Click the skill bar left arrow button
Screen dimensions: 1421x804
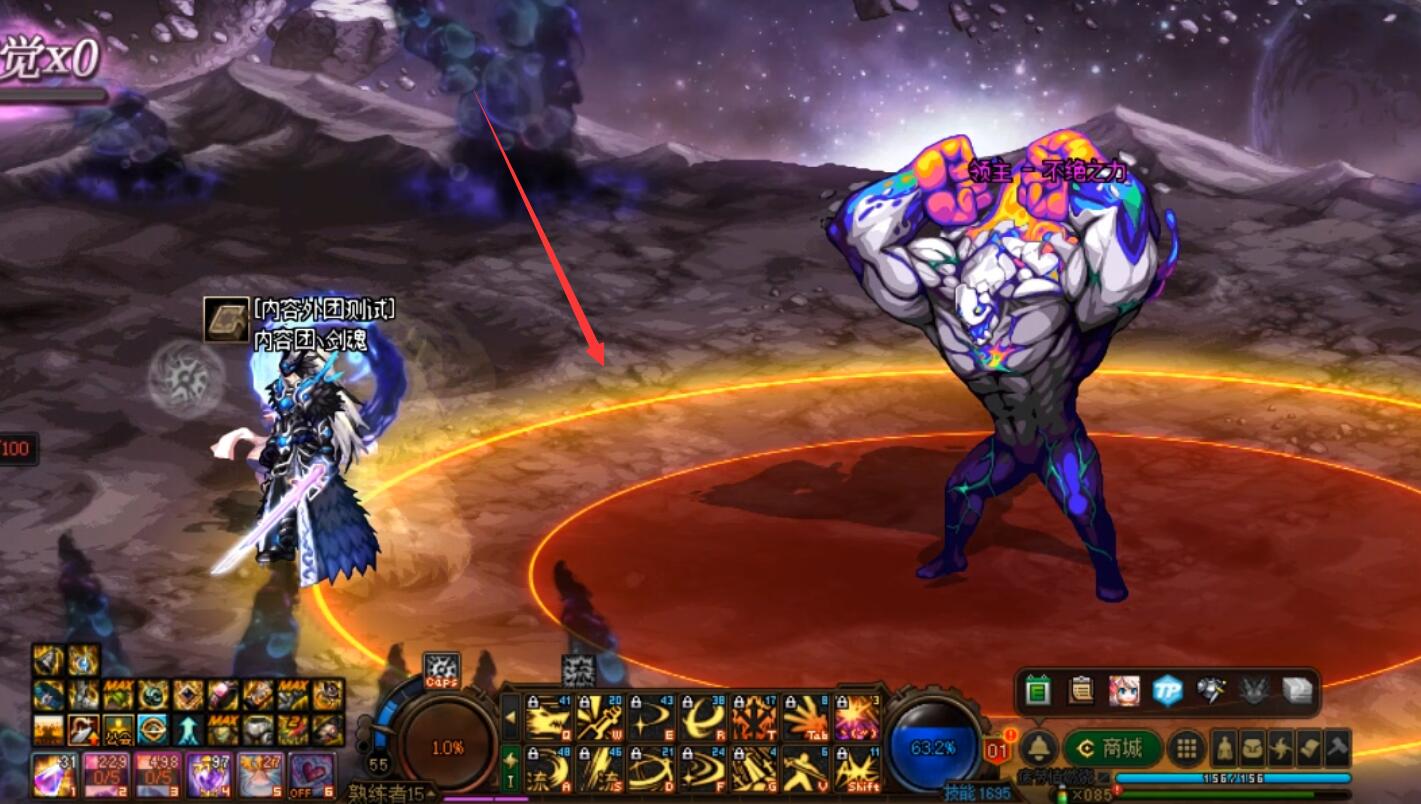click(510, 717)
